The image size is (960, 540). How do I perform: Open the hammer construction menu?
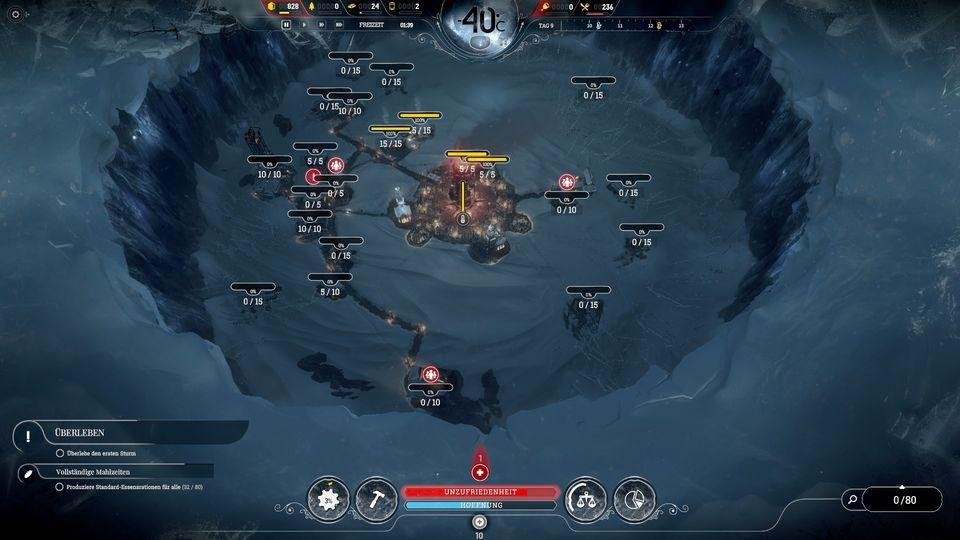click(376, 498)
